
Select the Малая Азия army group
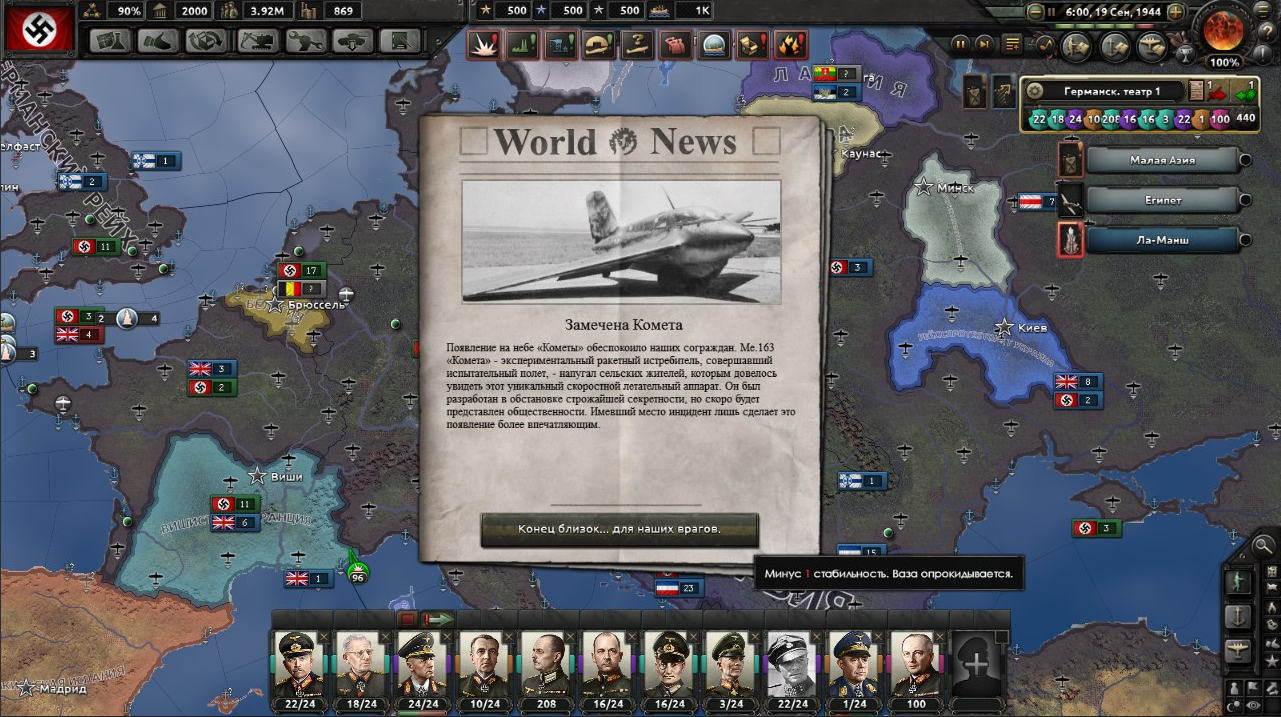point(1162,160)
